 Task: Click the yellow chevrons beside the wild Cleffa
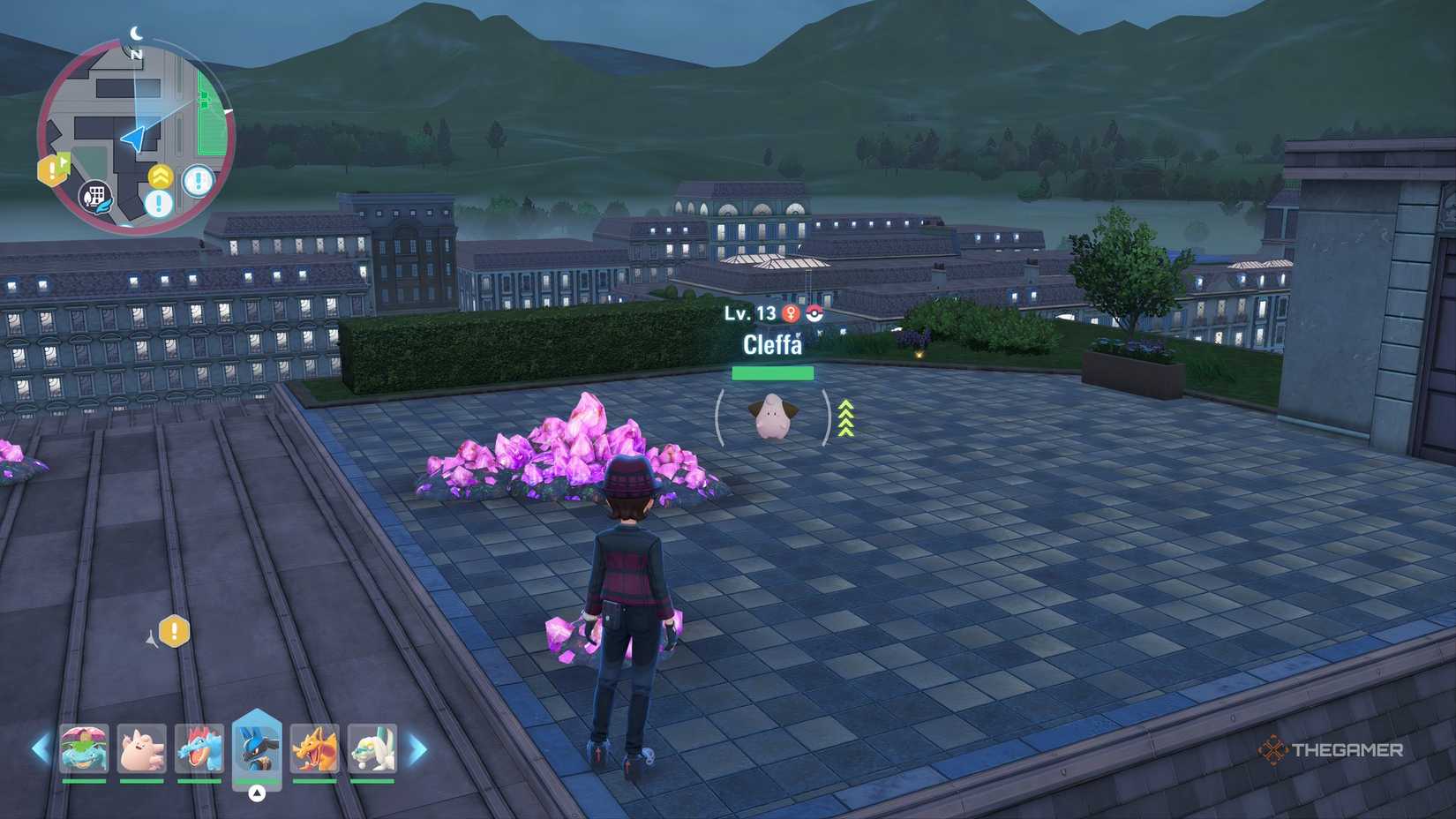coord(844,417)
